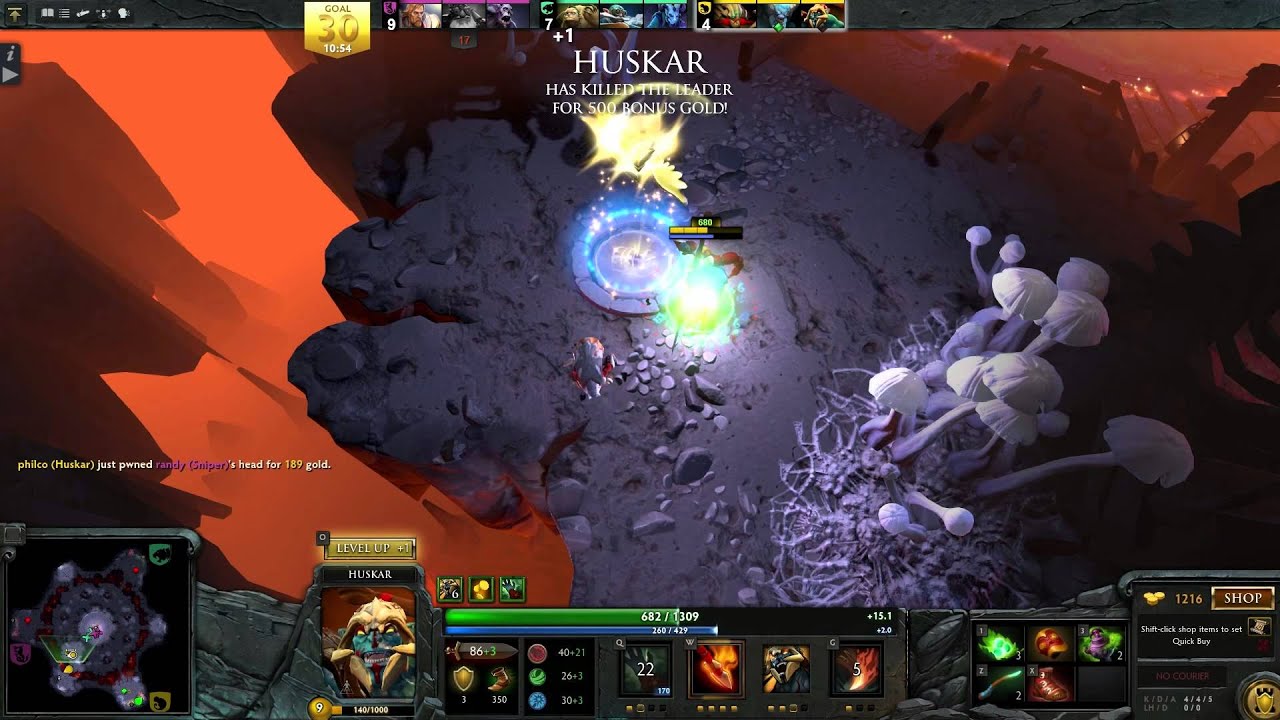
Task: Select the red and gold mask item
Action: click(1048, 642)
